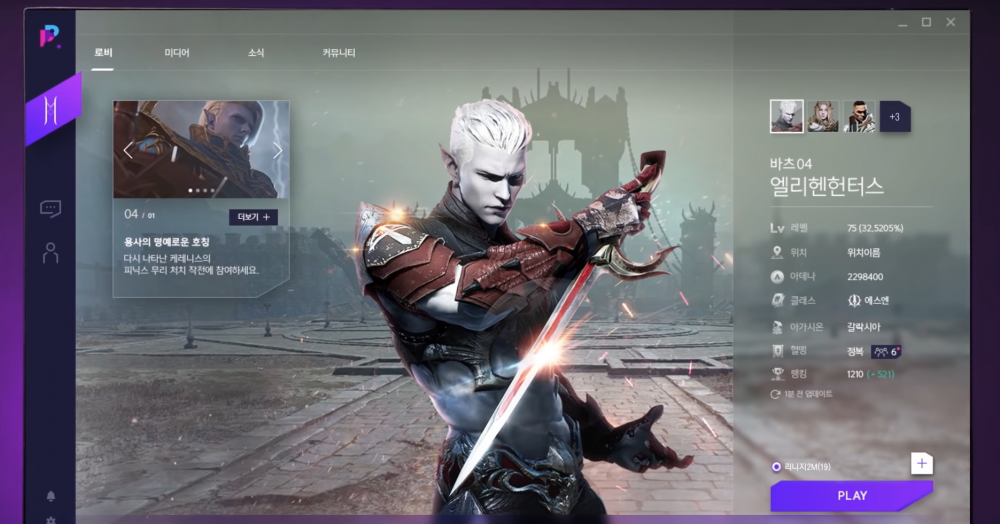Launch the game with the PLAY button
Screen dimensions: 1000x524
tap(851, 496)
